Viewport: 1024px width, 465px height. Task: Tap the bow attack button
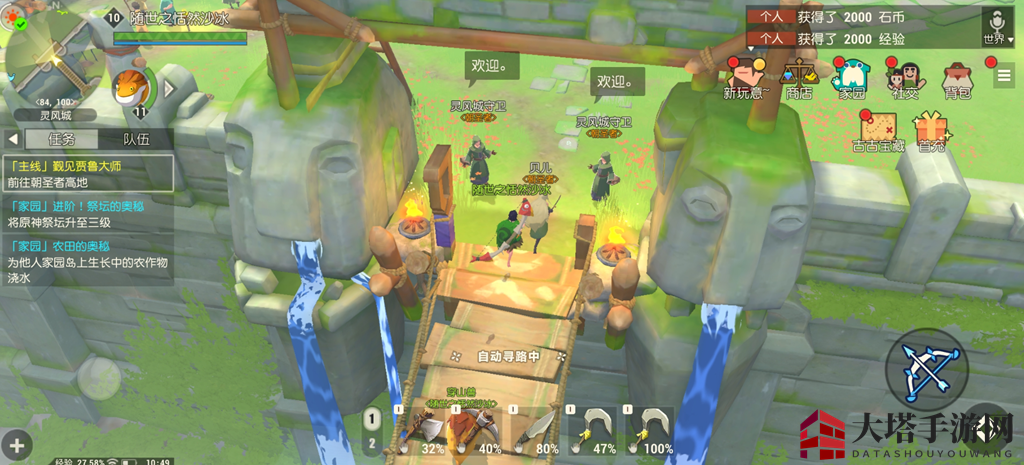[926, 366]
